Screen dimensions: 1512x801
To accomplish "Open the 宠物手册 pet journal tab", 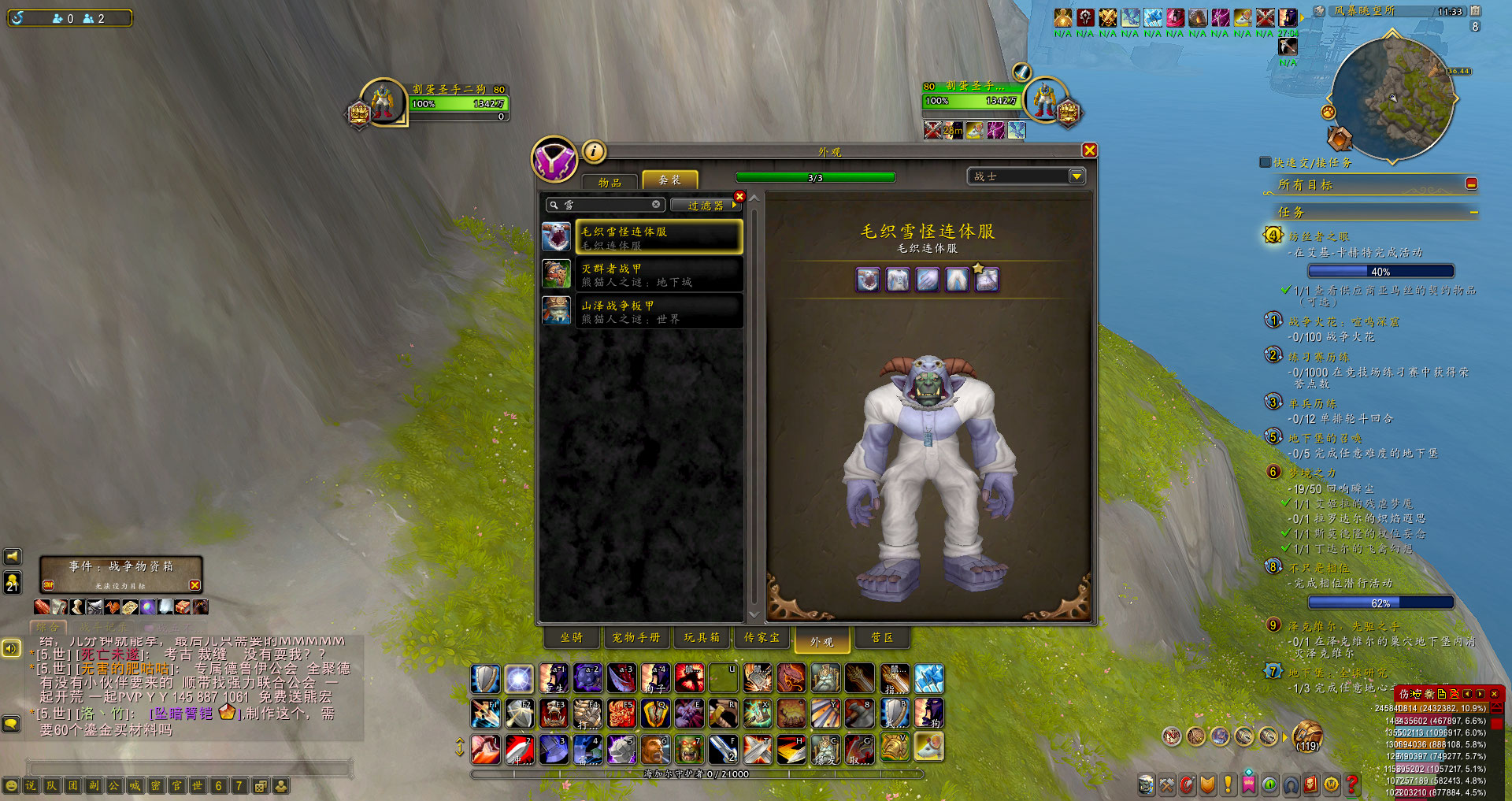I will 636,637.
